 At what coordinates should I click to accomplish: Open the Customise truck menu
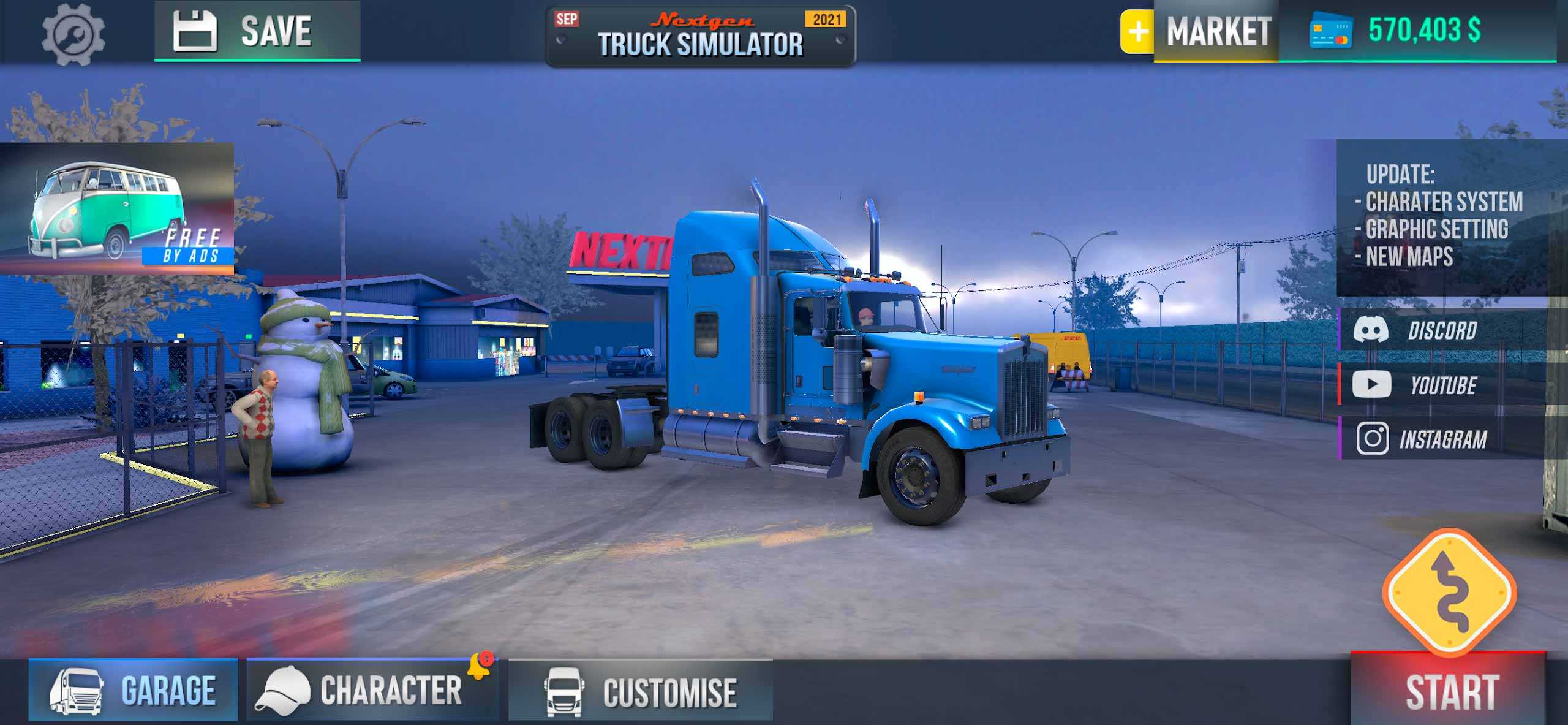(641, 691)
